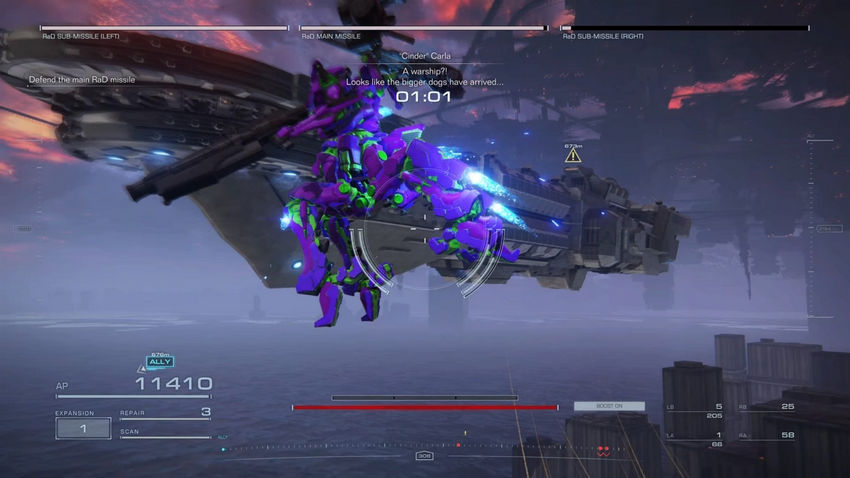The width and height of the screenshot is (850, 478).
Task: Click the BOOST ON indicator
Action: point(608,406)
